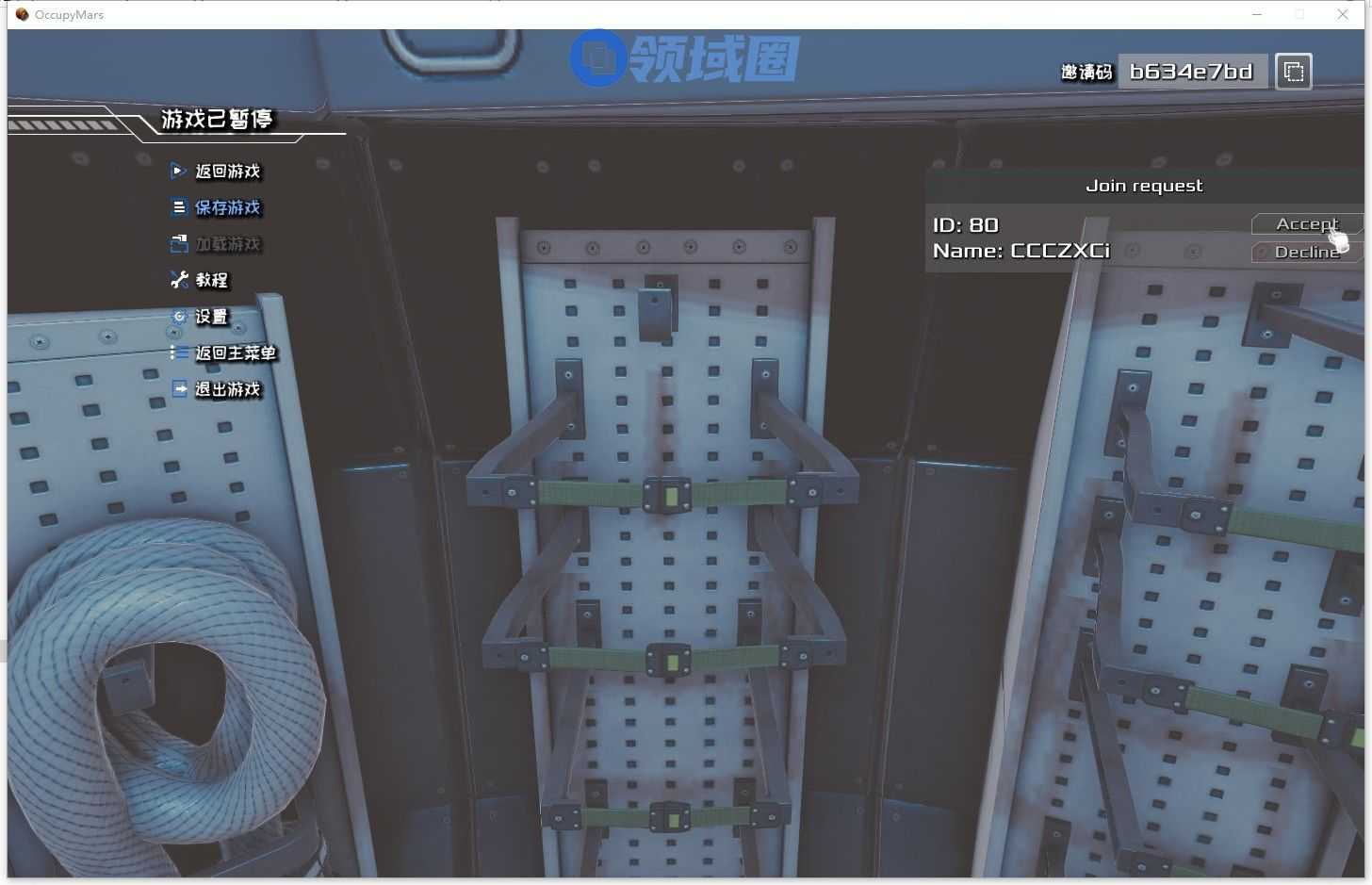
Task: Minimize the OccupyMars window
Action: (x=1256, y=14)
